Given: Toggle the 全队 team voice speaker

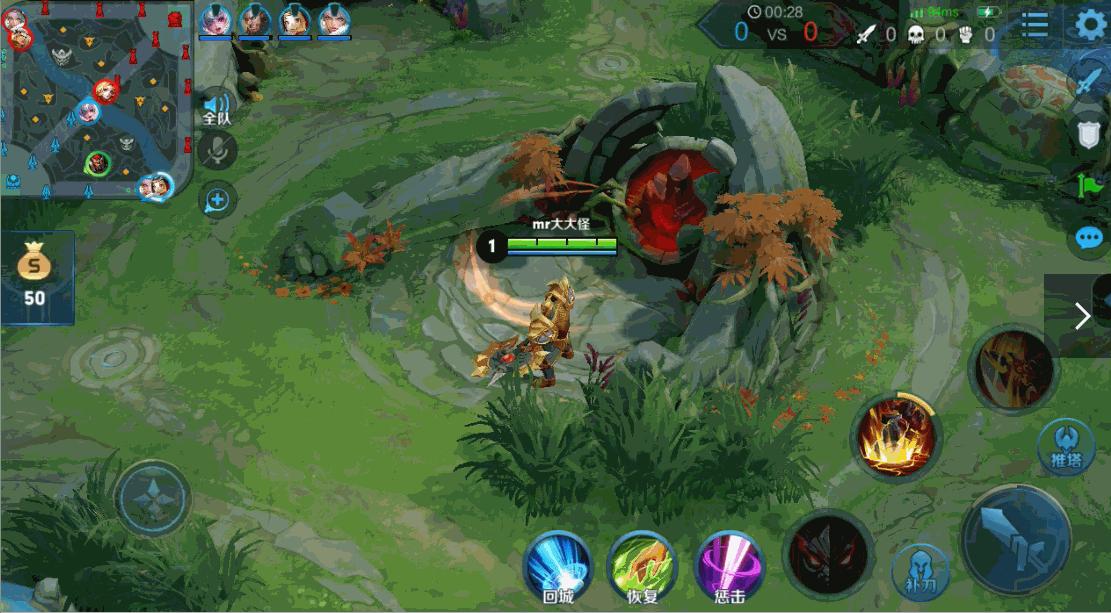Looking at the screenshot, I should 216,106.
